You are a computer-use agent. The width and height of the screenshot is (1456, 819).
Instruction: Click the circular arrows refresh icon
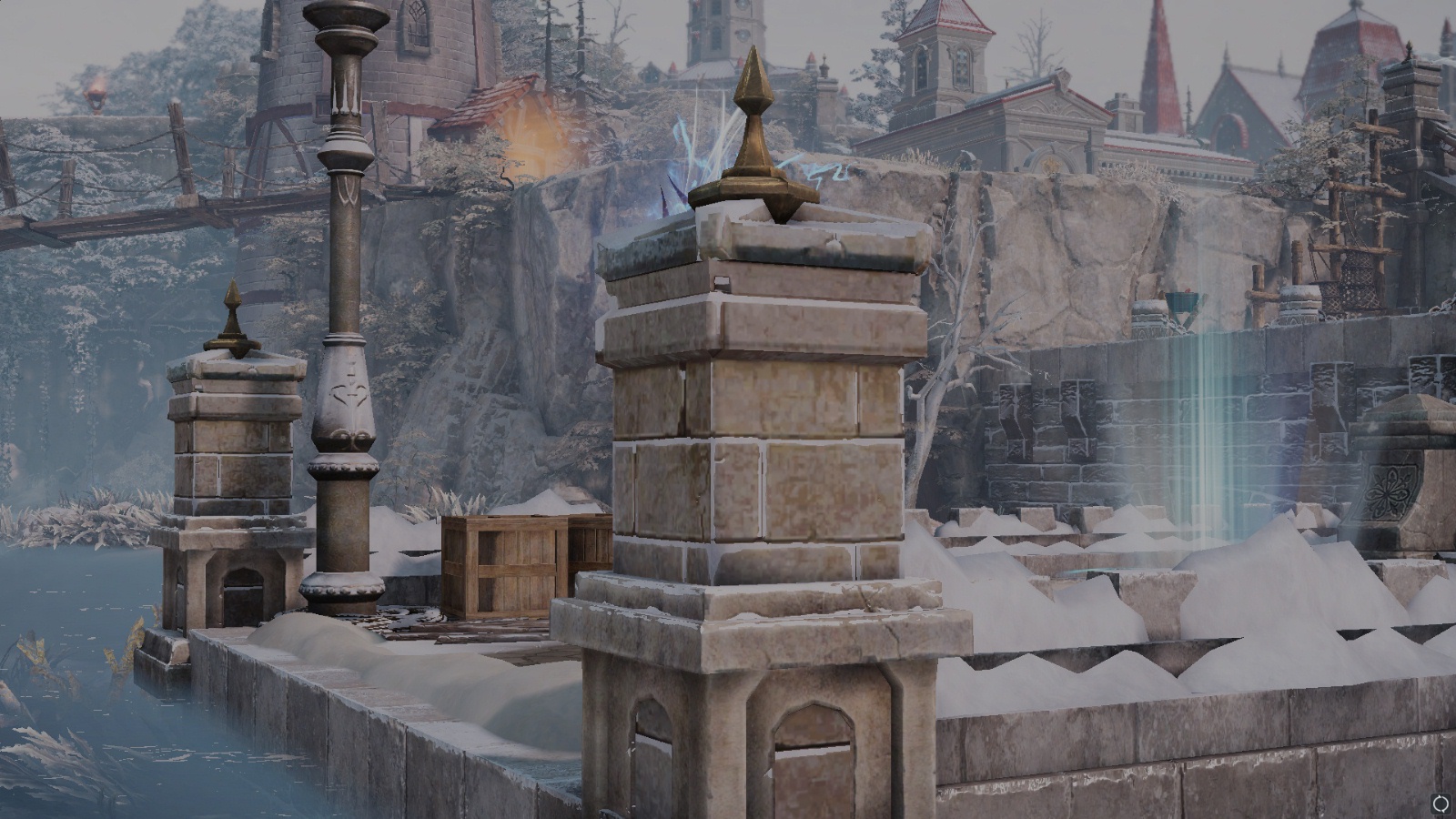[x=1441, y=804]
